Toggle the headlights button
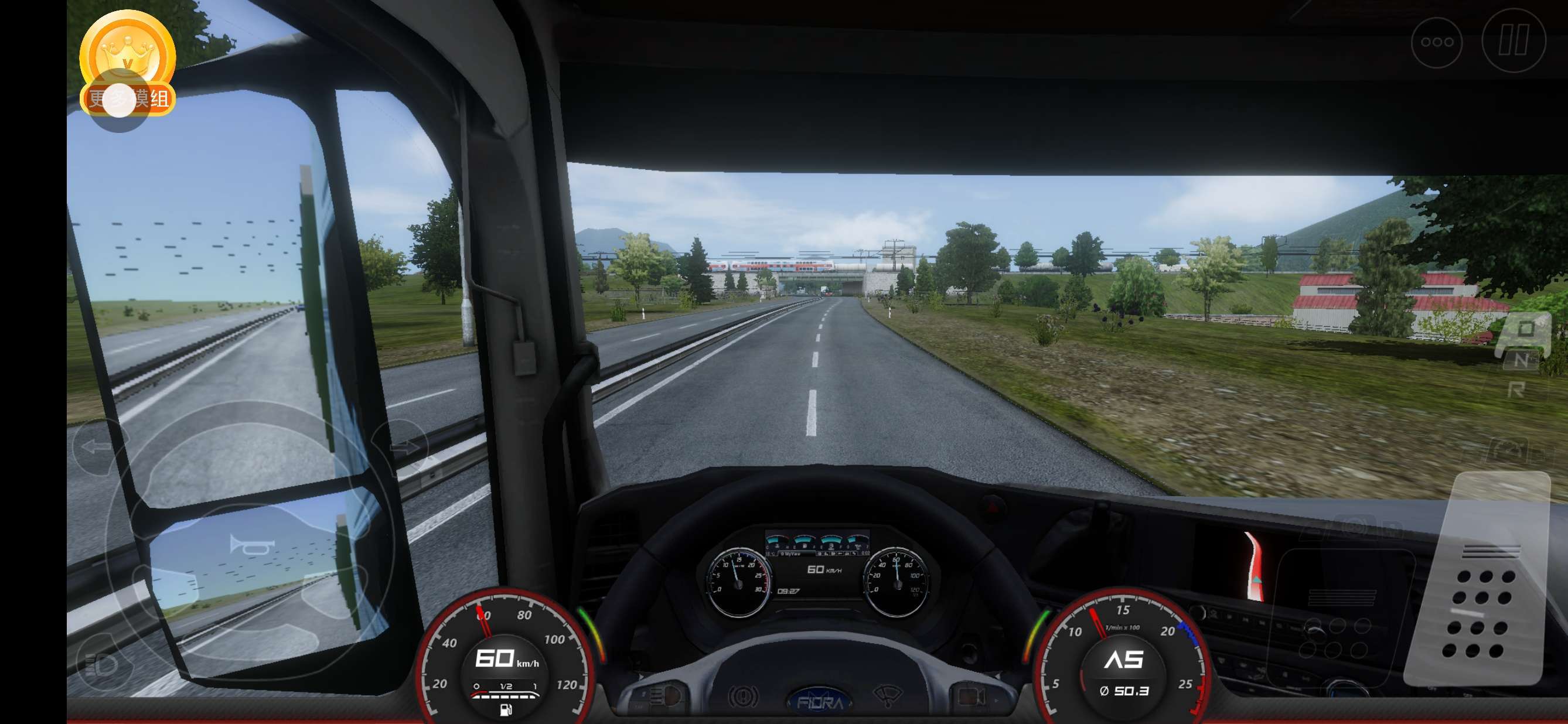1568x724 pixels. point(101,664)
